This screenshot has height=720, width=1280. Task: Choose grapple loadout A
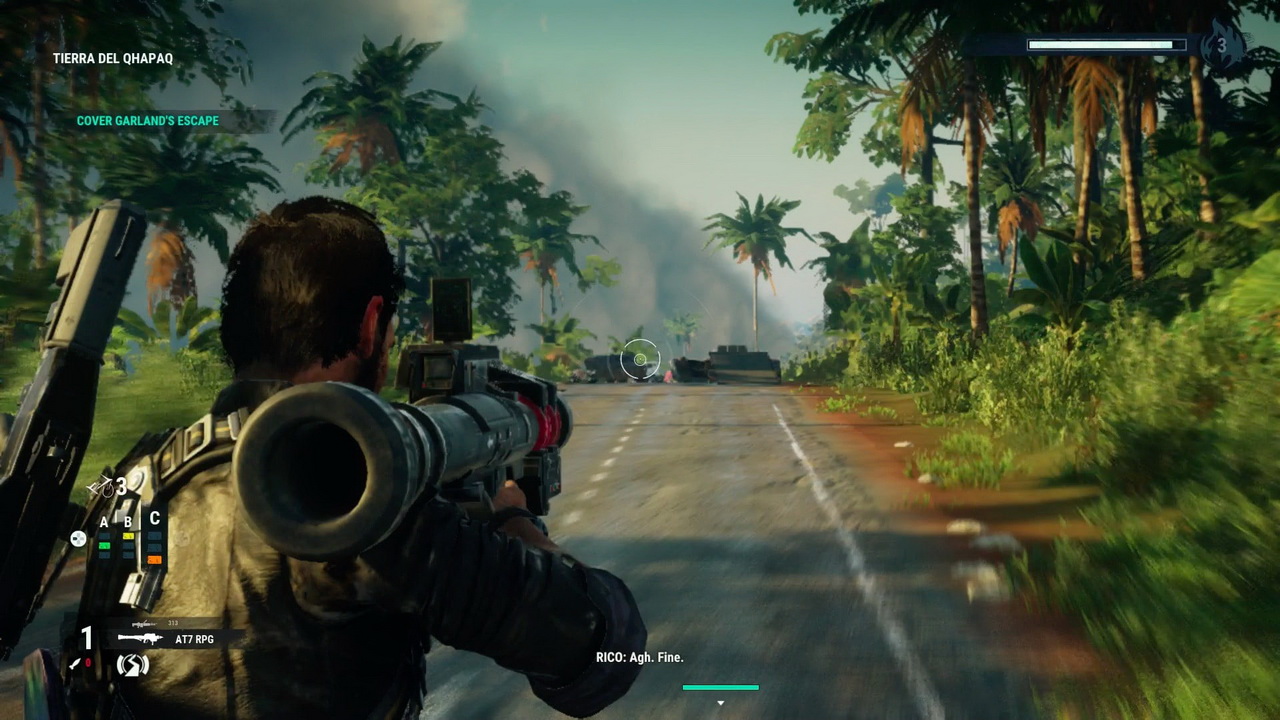(104, 544)
